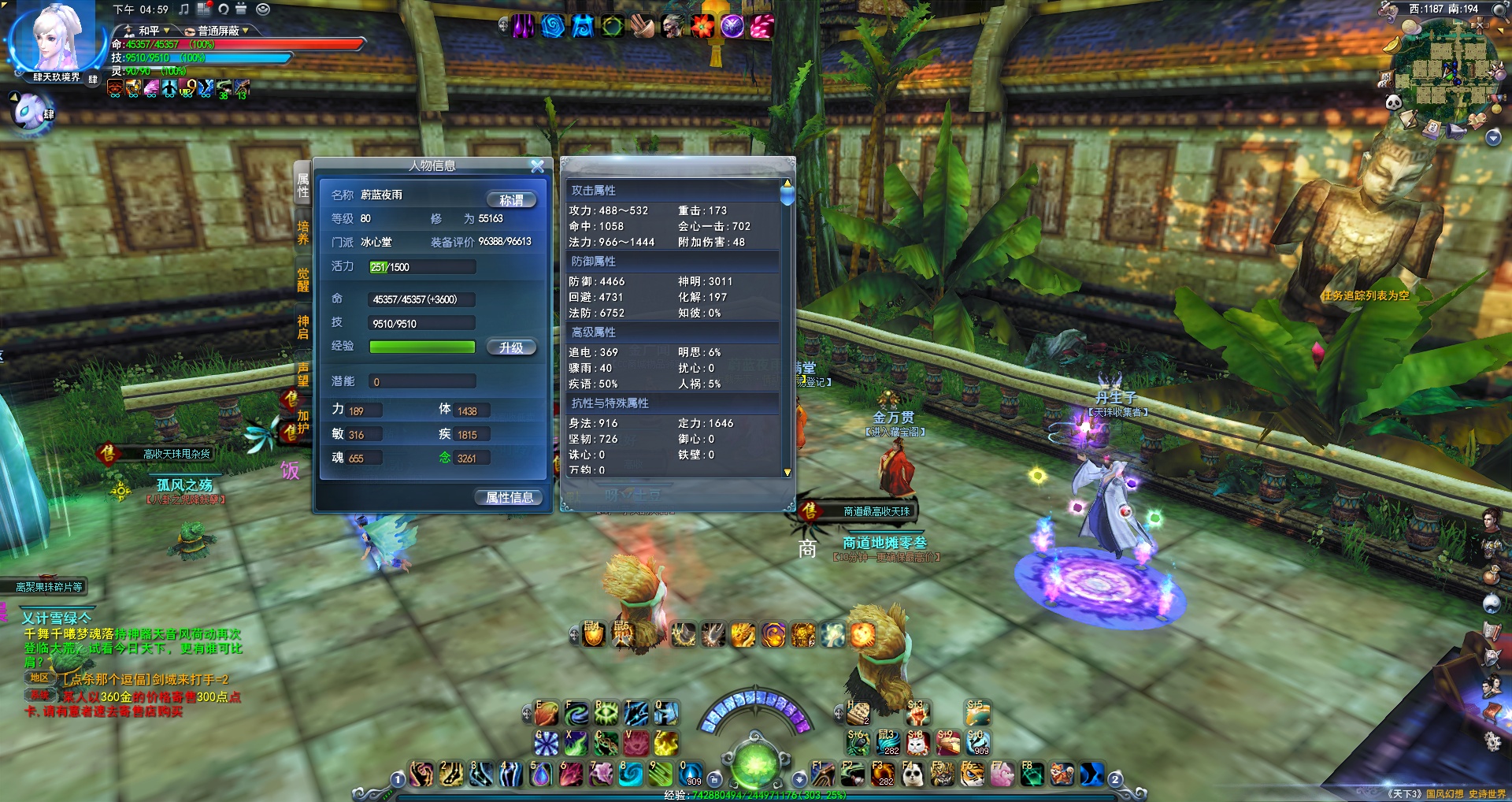Click the music note icon
Viewport: 1512px width, 802px height.
pos(183,9)
